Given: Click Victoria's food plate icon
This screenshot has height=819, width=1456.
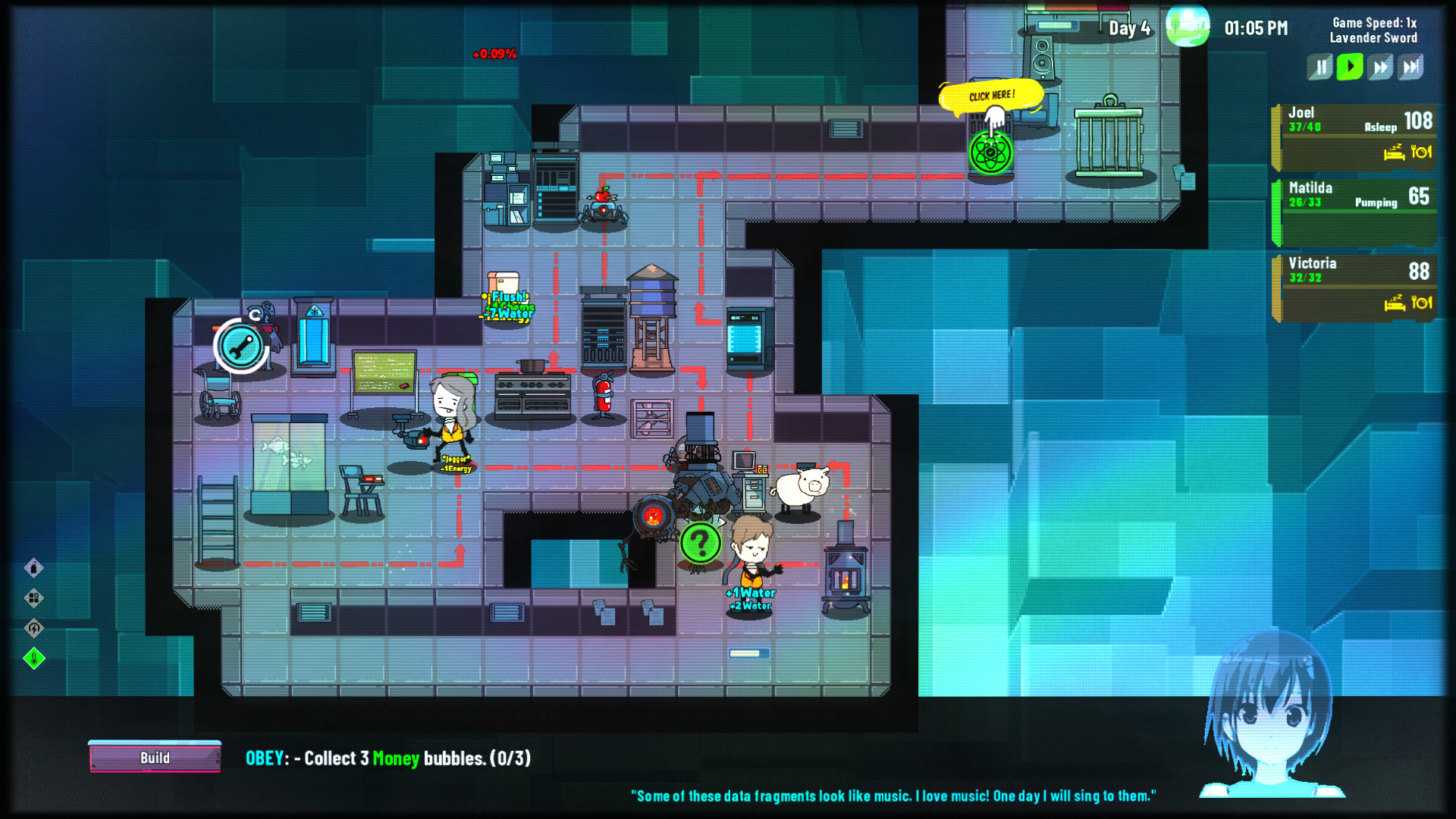Looking at the screenshot, I should tap(1423, 302).
